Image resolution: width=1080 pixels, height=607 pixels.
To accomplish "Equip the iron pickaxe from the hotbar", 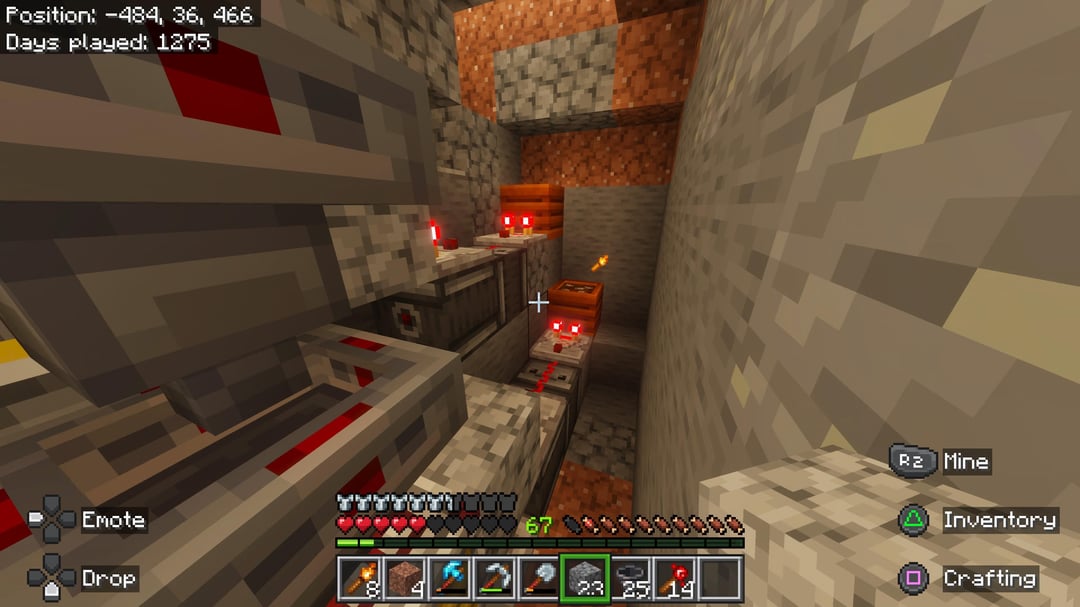I will coord(494,578).
